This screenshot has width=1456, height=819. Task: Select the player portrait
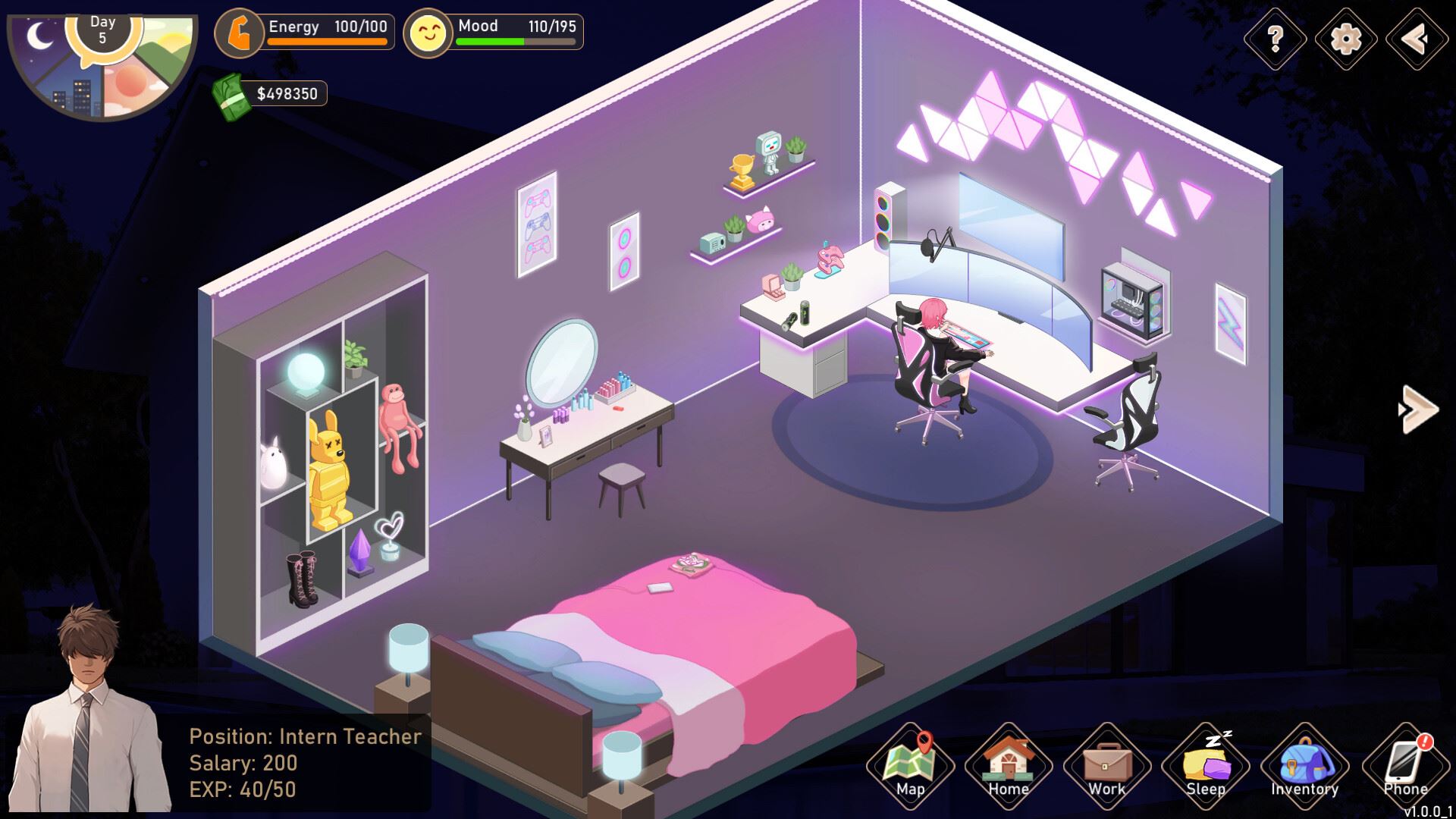(x=91, y=713)
